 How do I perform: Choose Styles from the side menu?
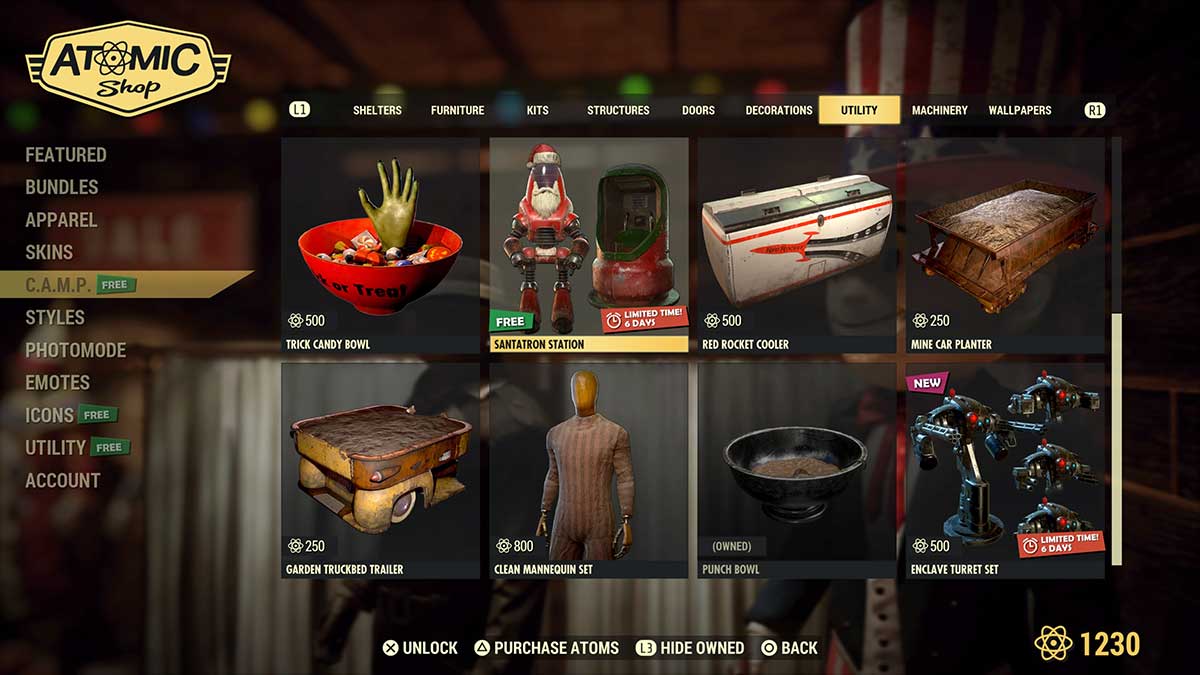pos(55,317)
